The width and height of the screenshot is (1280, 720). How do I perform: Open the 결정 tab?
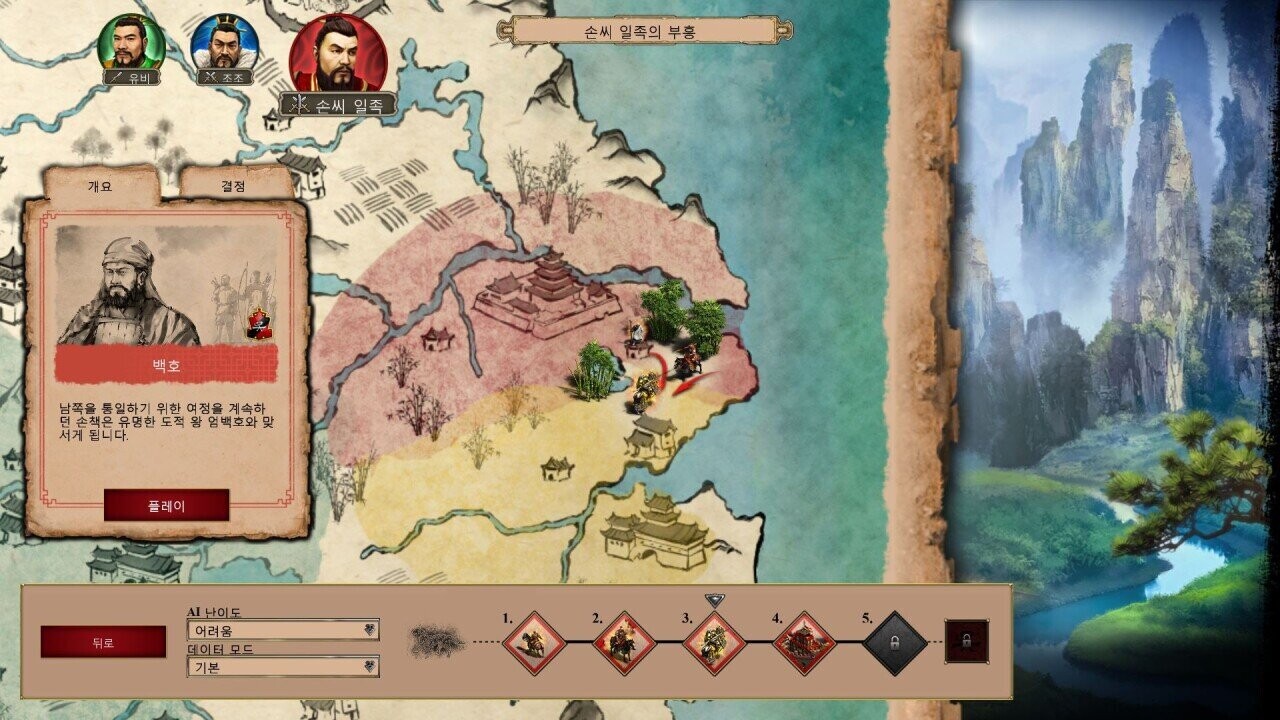tap(233, 186)
